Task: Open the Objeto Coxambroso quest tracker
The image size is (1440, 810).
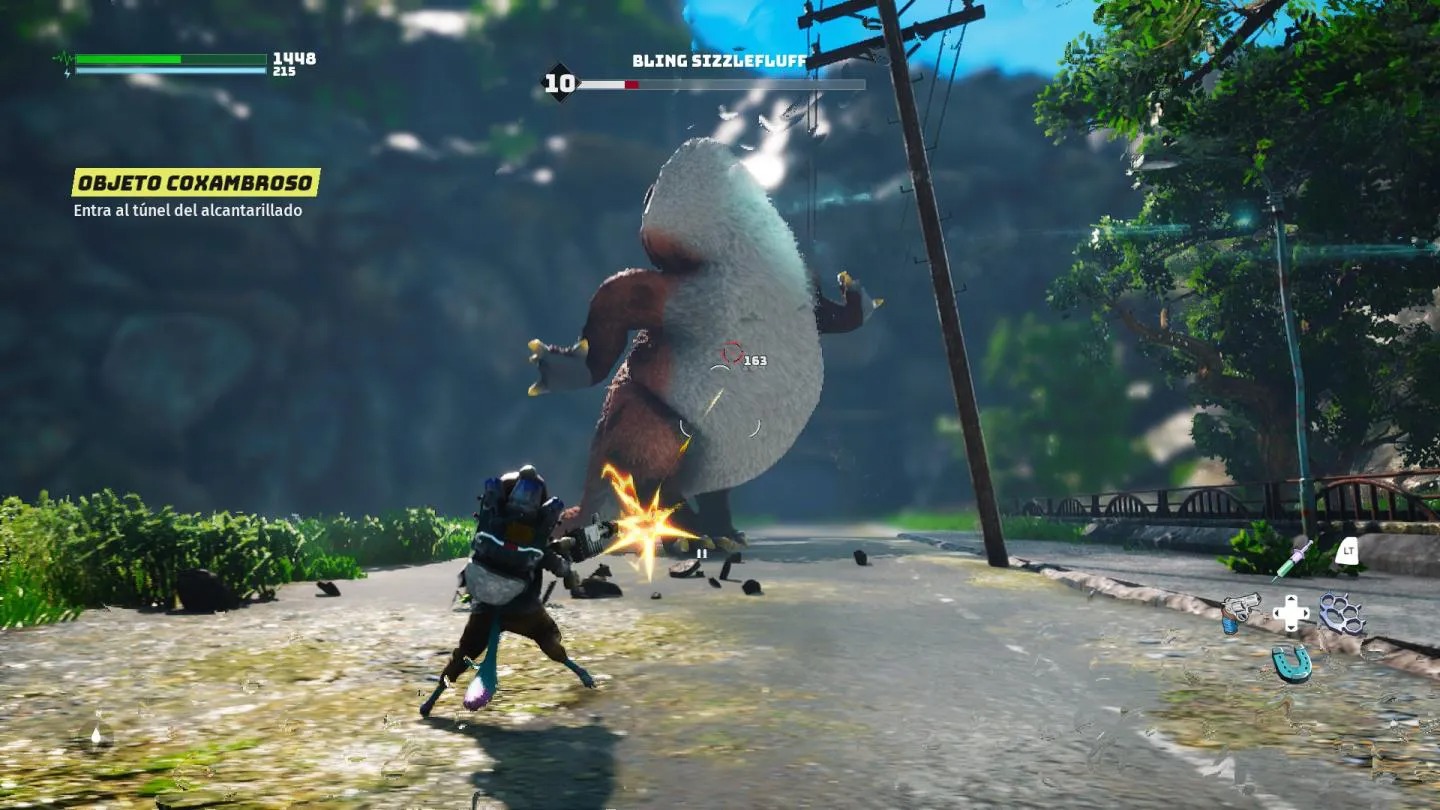Action: [196, 182]
